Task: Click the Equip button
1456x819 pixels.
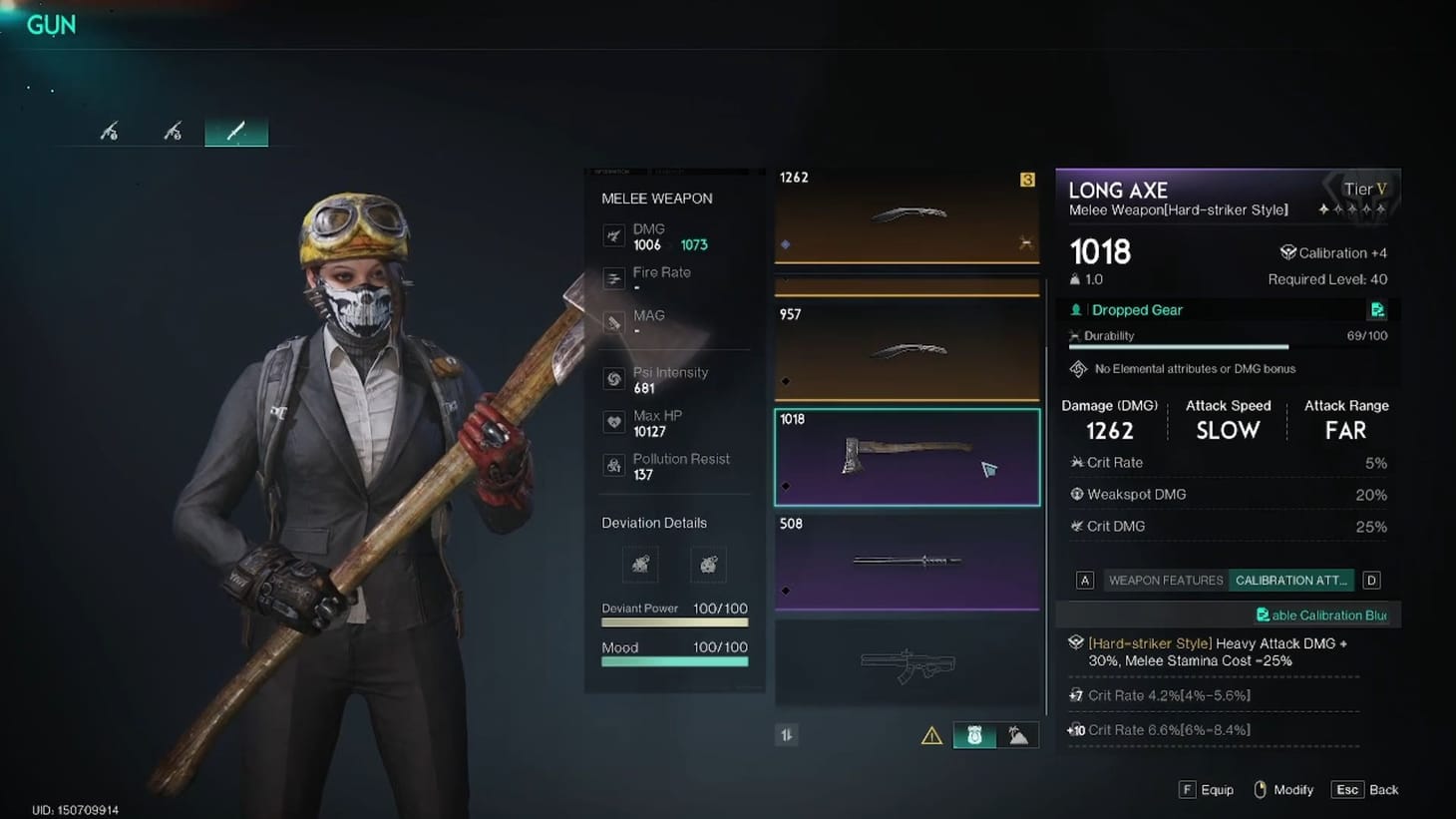Action: pos(1207,789)
